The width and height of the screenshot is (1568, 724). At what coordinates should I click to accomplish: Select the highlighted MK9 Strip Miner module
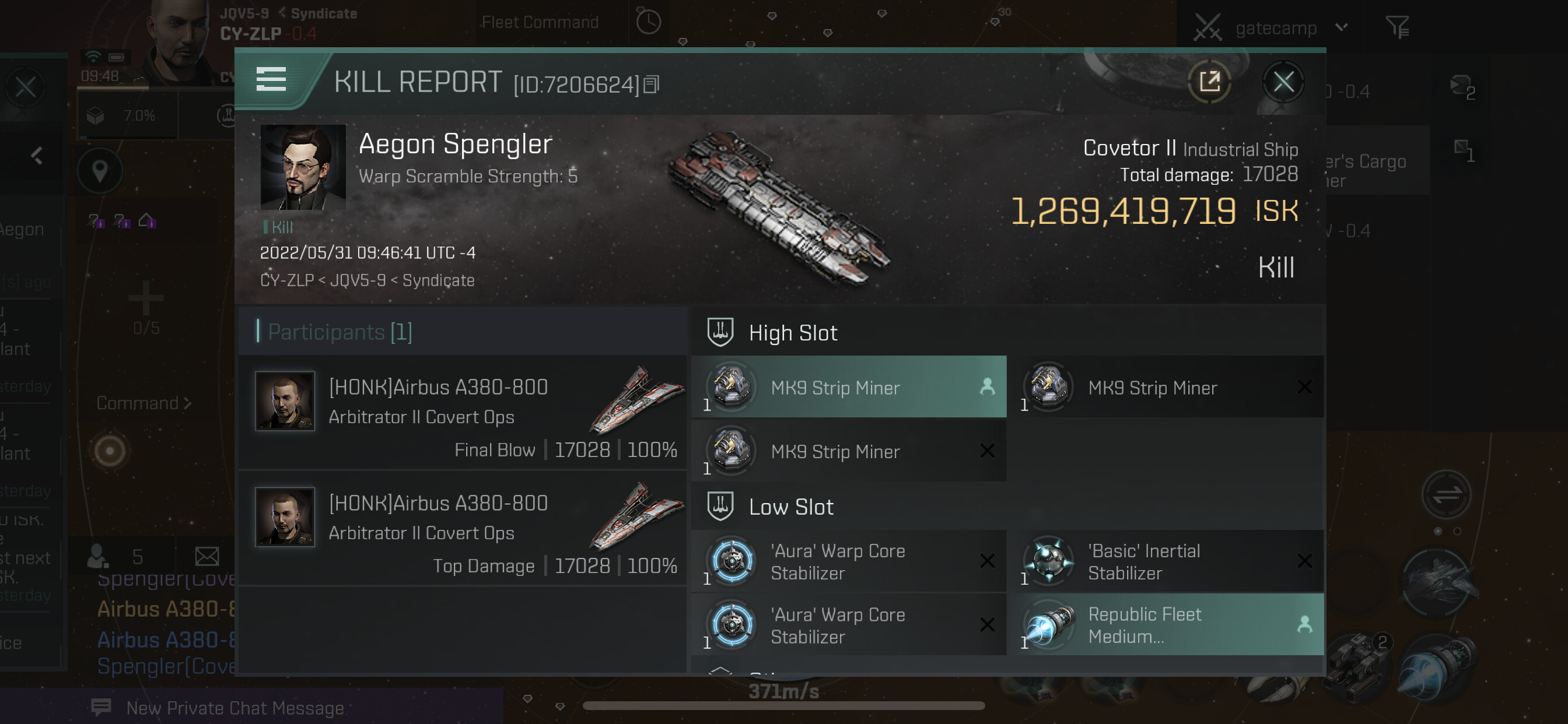coord(849,388)
